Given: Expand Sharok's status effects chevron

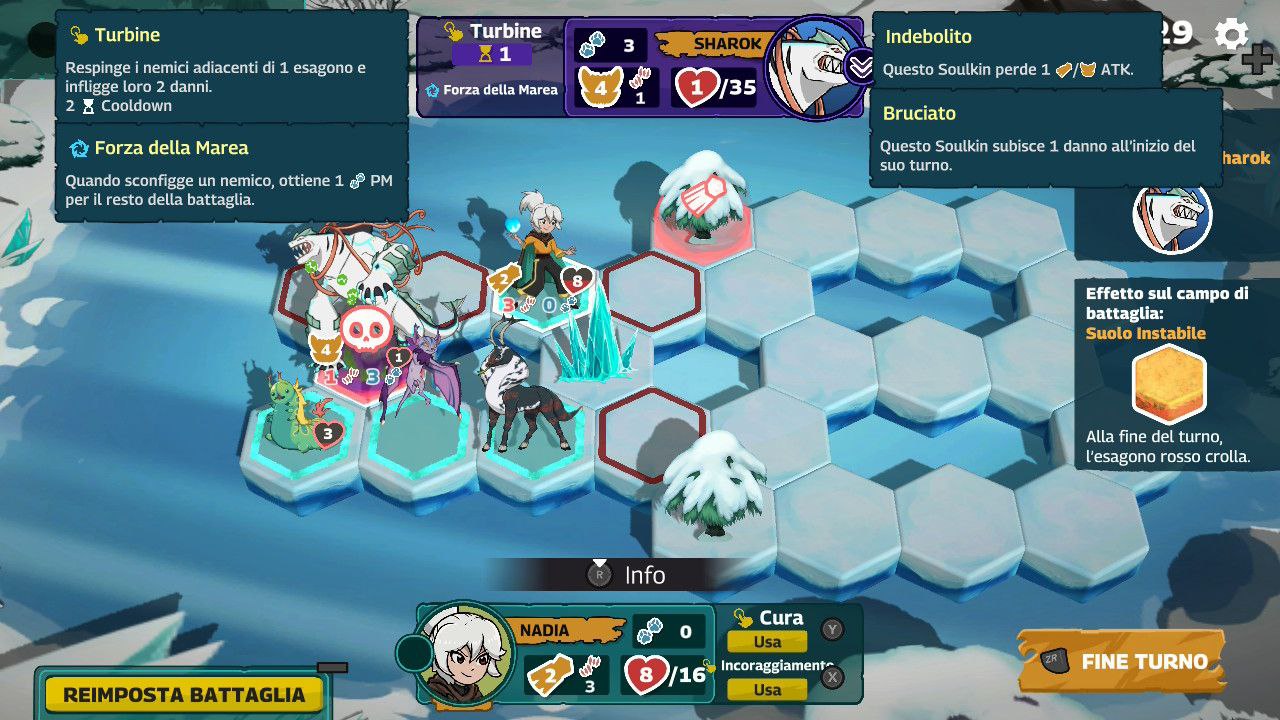Looking at the screenshot, I should click(860, 67).
